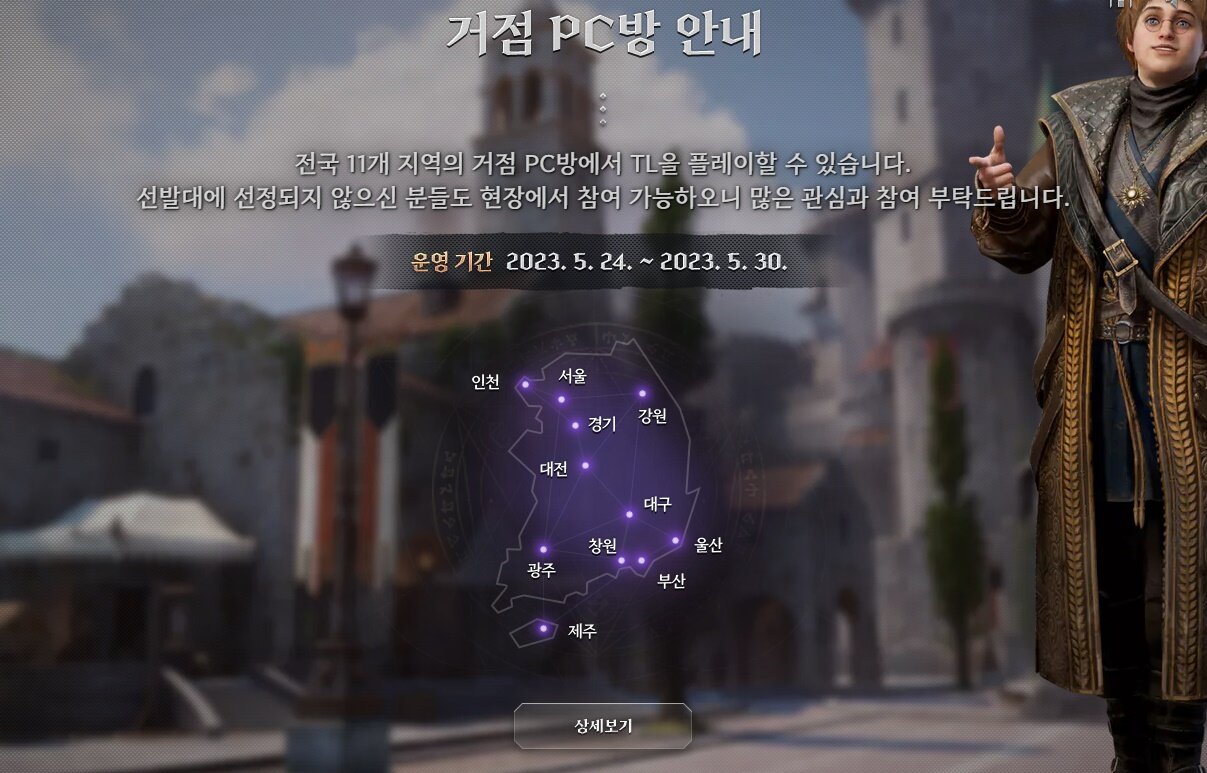The width and height of the screenshot is (1207, 773).
Task: Open the 상세보기 details button
Action: coord(603,726)
